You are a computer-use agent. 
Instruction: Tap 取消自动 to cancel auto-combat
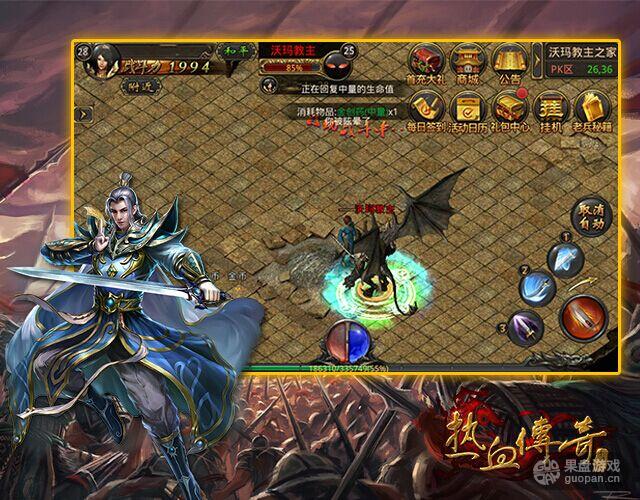coord(590,216)
